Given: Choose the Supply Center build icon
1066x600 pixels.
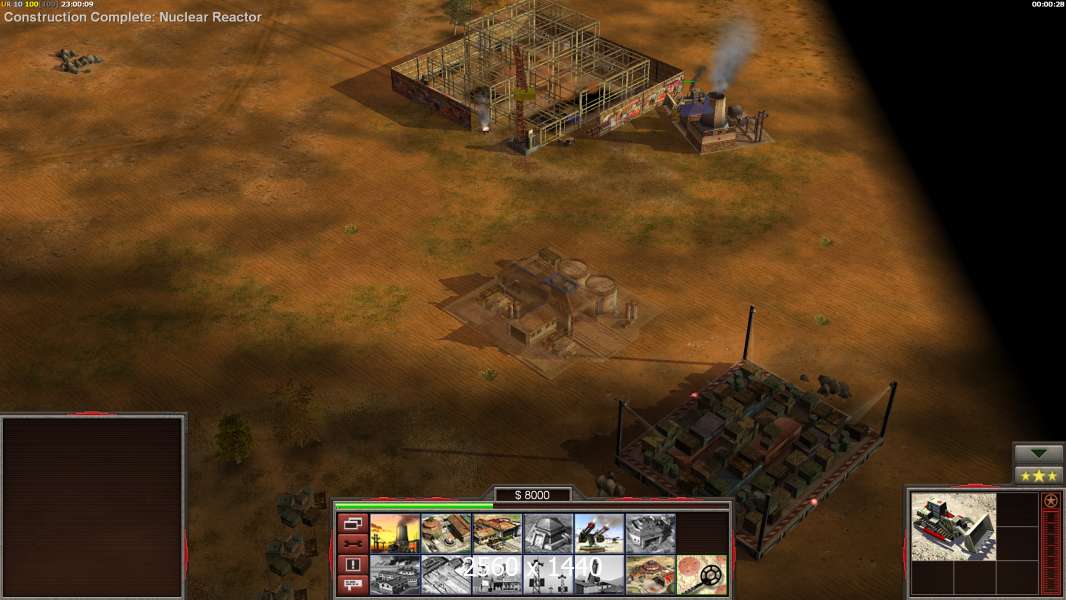Looking at the screenshot, I should coord(497,533).
